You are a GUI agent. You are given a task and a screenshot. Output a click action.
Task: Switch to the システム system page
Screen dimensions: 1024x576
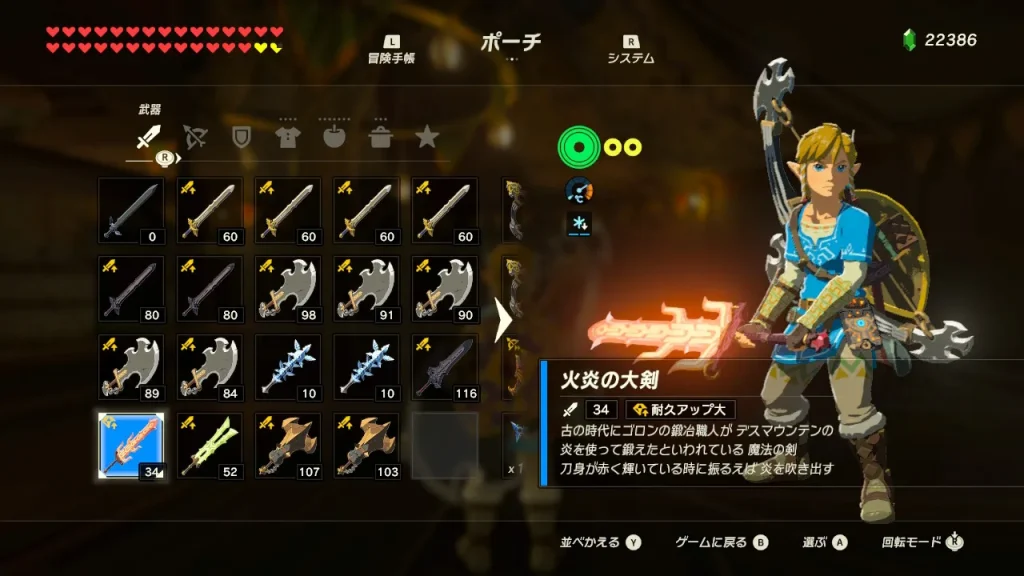click(x=630, y=51)
